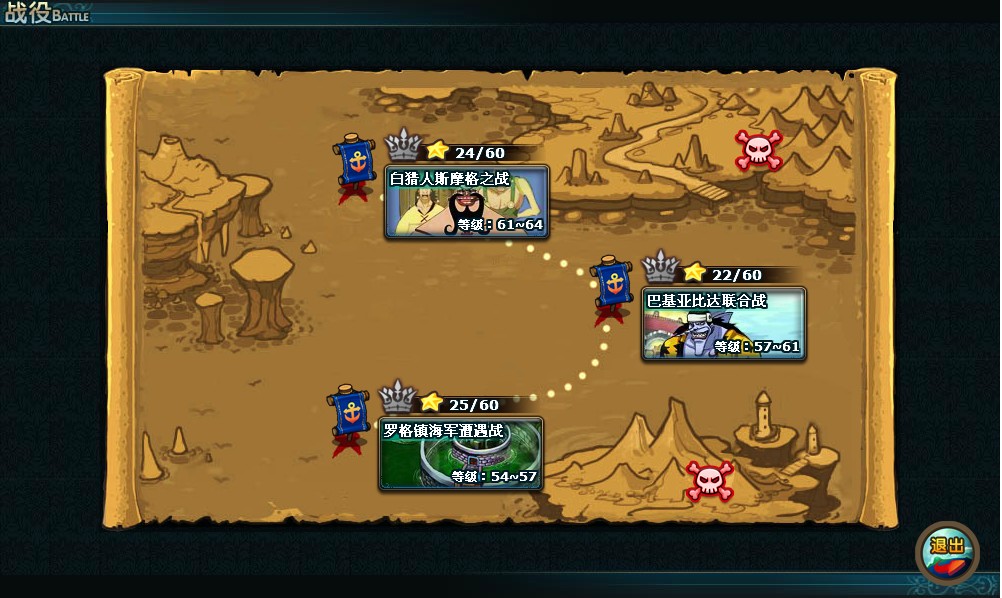1002x598 pixels.
Task: Select the 巴基亚比达联合战 battle stage
Action: 724,324
